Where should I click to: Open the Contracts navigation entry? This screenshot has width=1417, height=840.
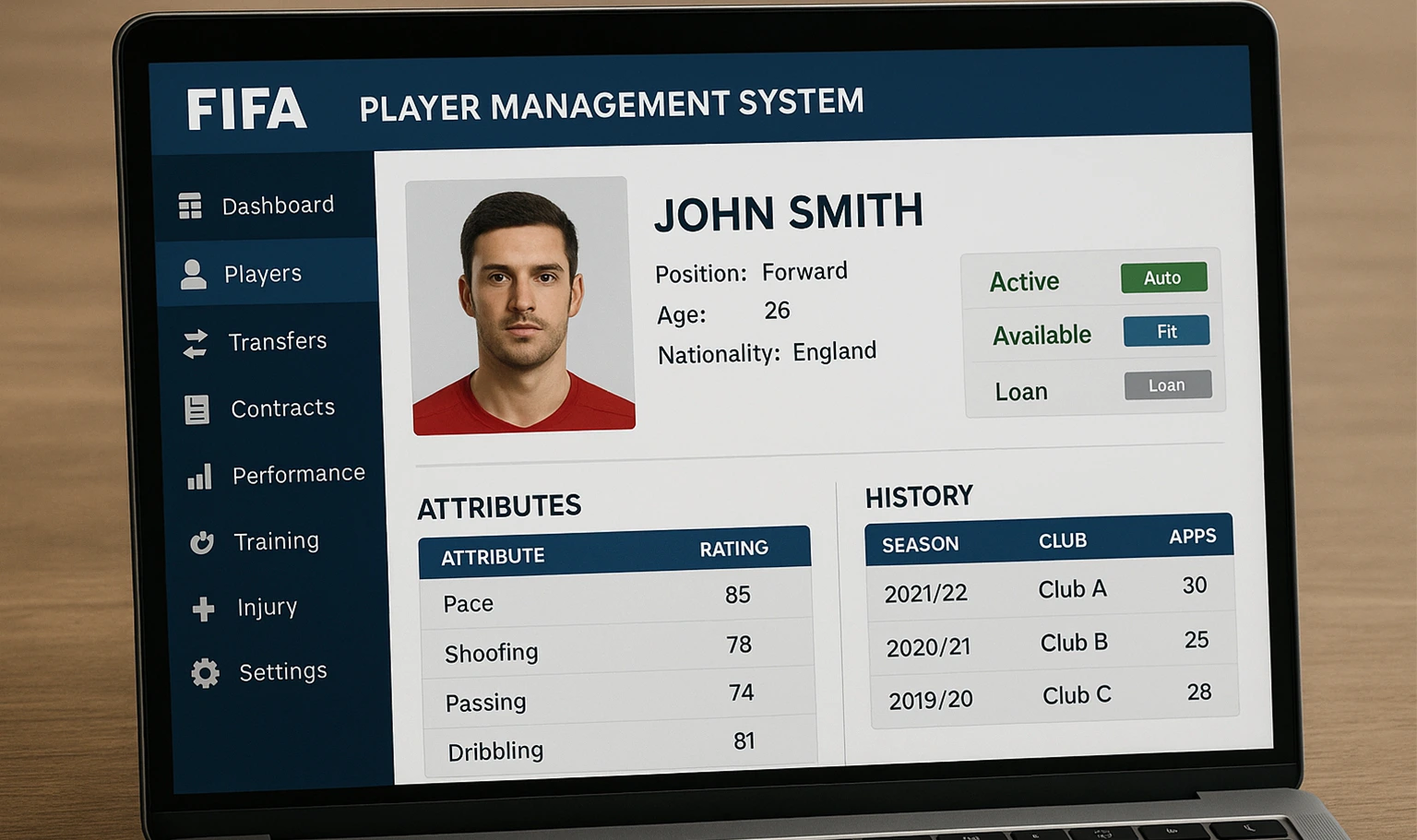pos(282,408)
